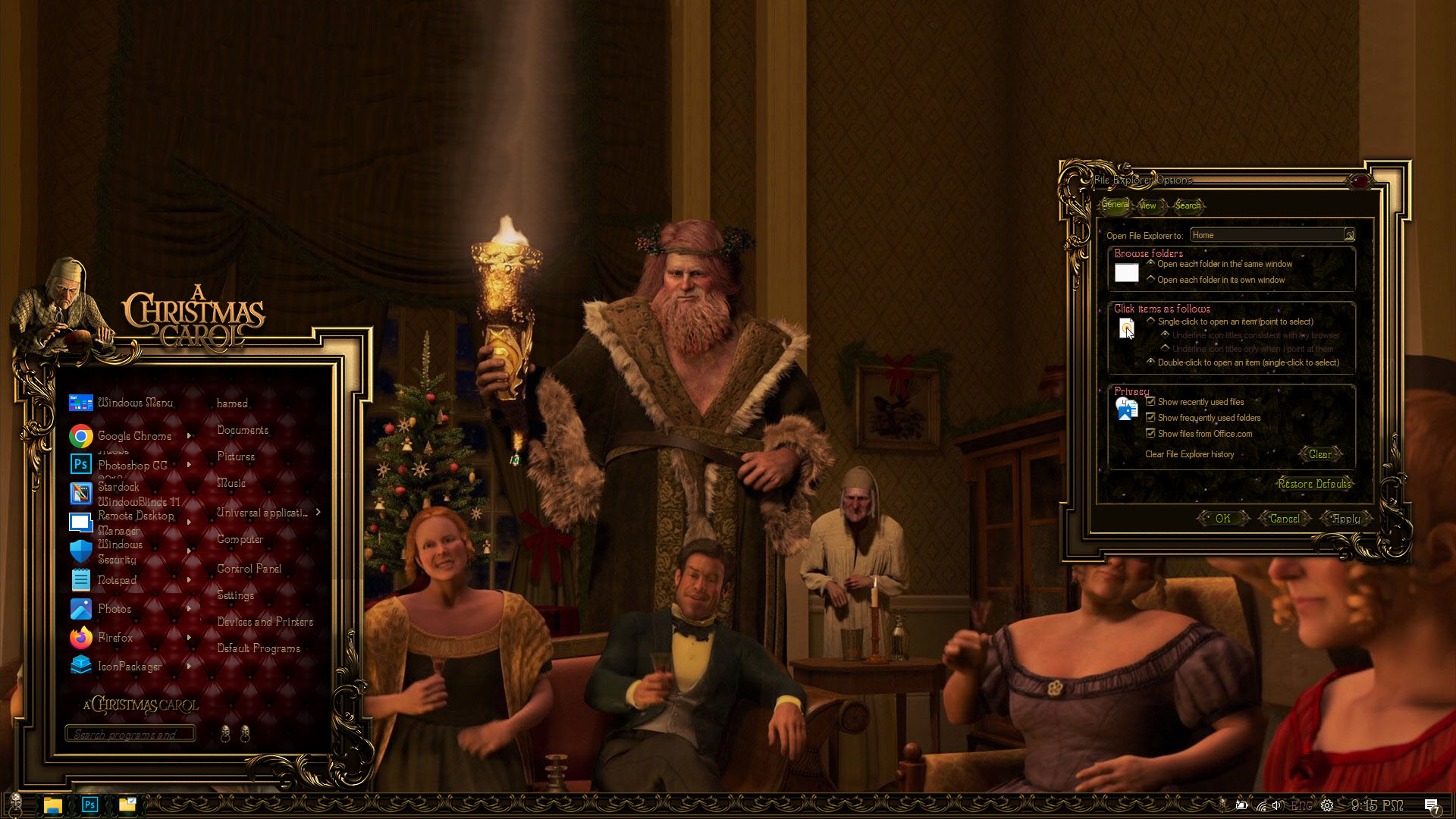Open Google Chrome from start menu

[x=134, y=436]
